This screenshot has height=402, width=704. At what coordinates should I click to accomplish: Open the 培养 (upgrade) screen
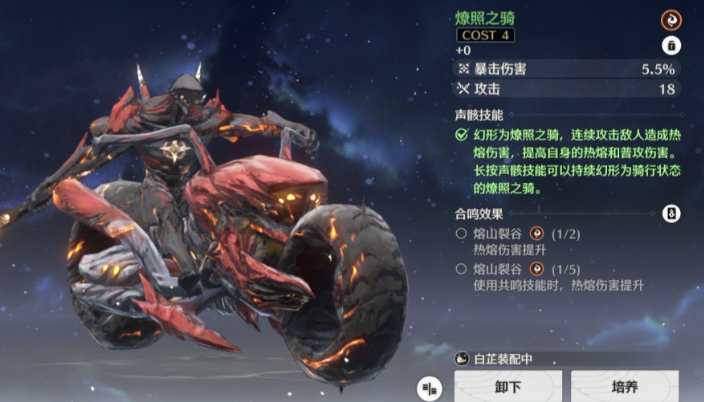point(624,386)
